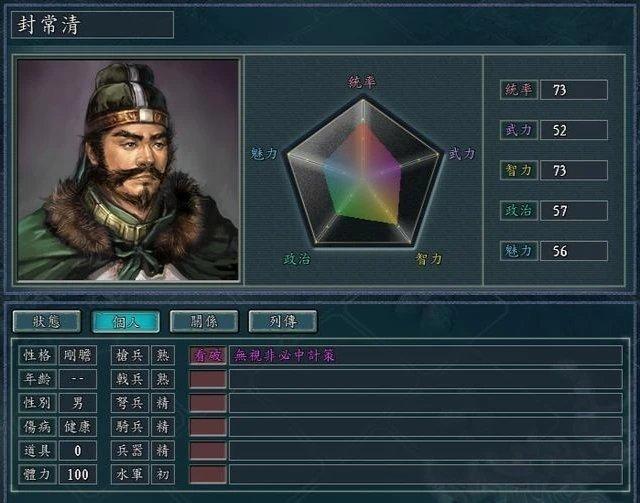Click the officer portrait of 封常清

128,169
